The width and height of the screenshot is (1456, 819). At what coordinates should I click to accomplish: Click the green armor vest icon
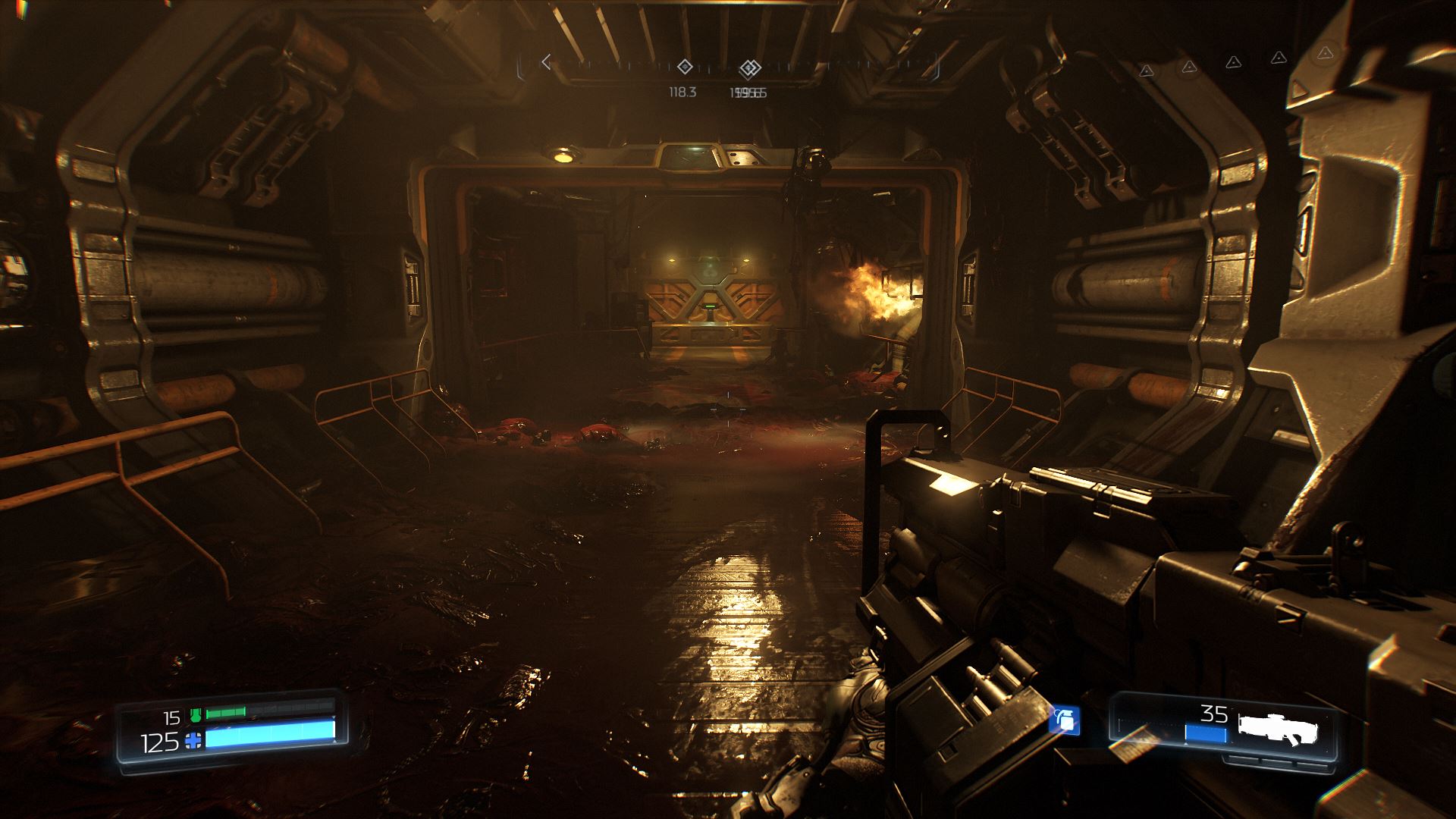(x=196, y=714)
